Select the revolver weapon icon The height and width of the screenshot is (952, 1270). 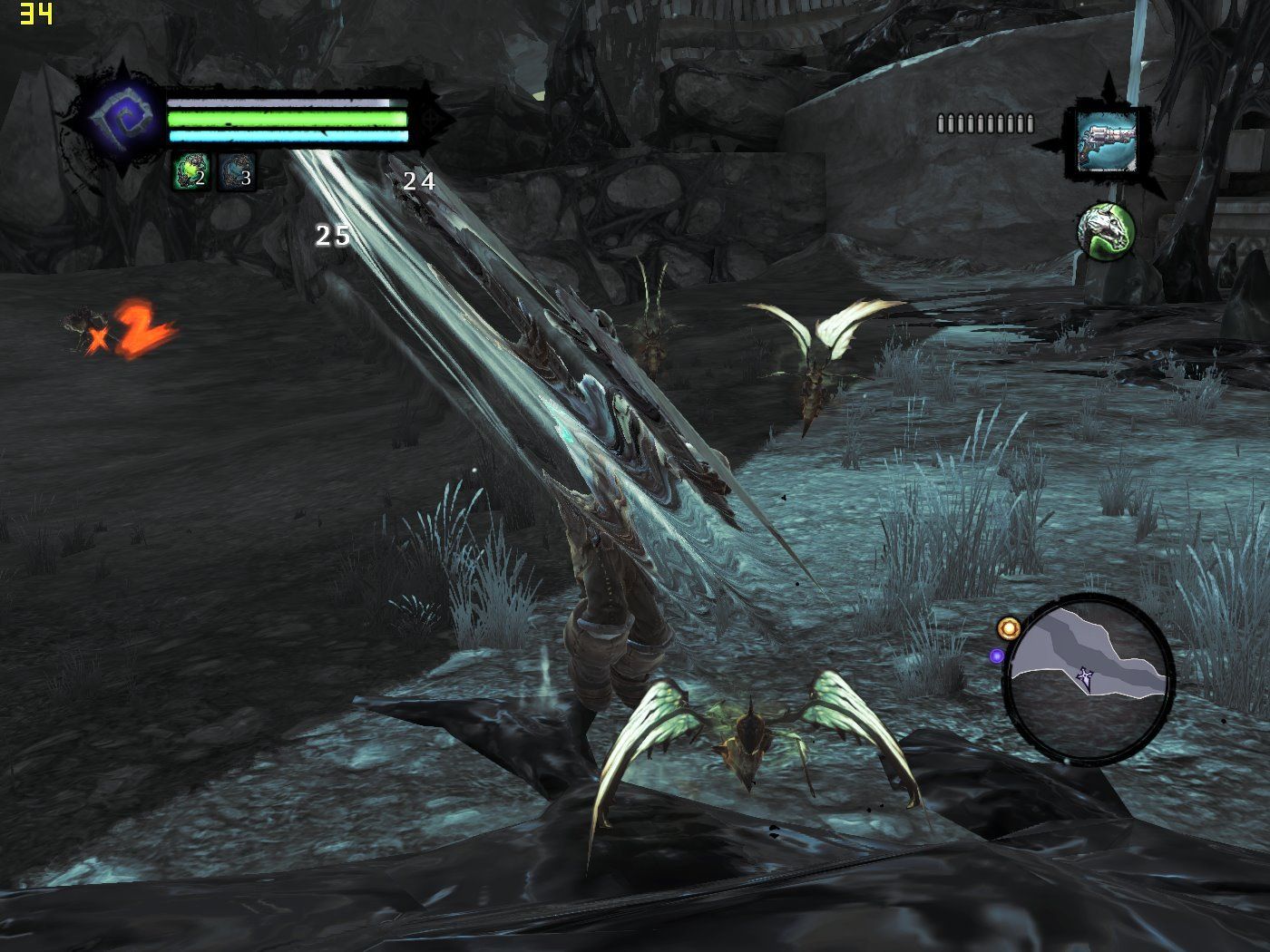1106,141
